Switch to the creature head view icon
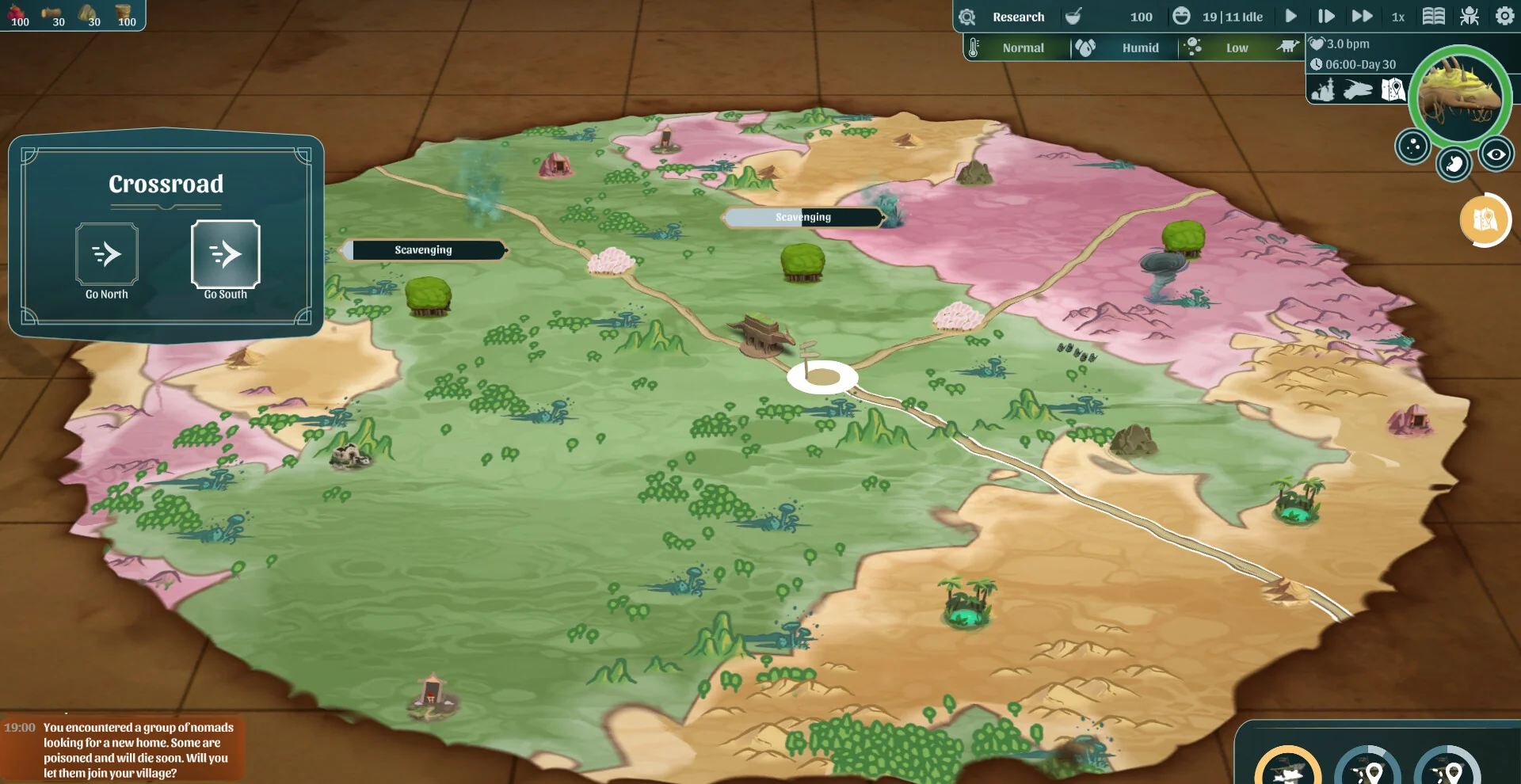The width and height of the screenshot is (1521, 784). coord(1358,90)
